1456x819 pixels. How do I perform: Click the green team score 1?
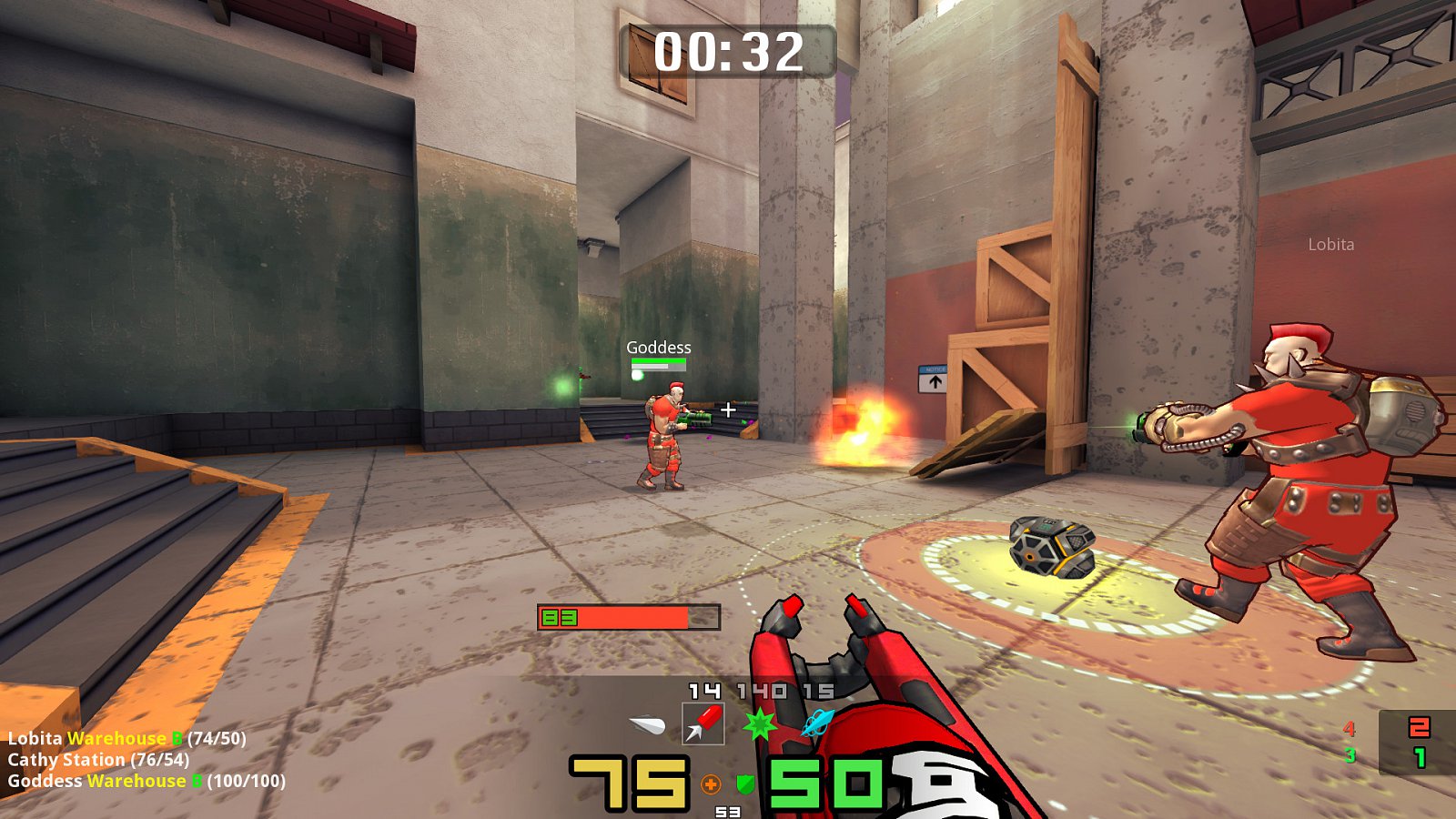click(1420, 757)
